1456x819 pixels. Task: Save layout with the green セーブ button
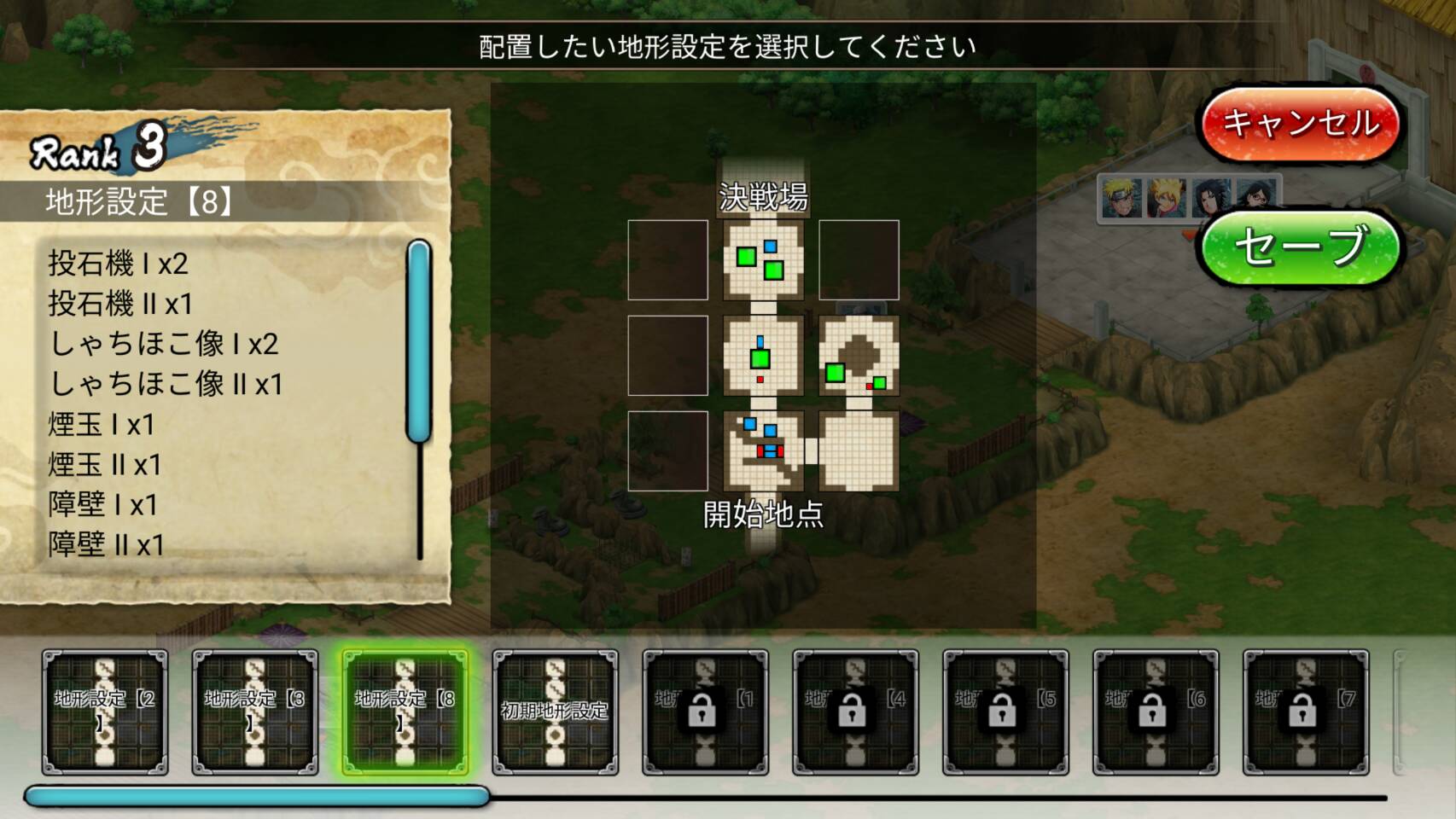coord(1300,247)
